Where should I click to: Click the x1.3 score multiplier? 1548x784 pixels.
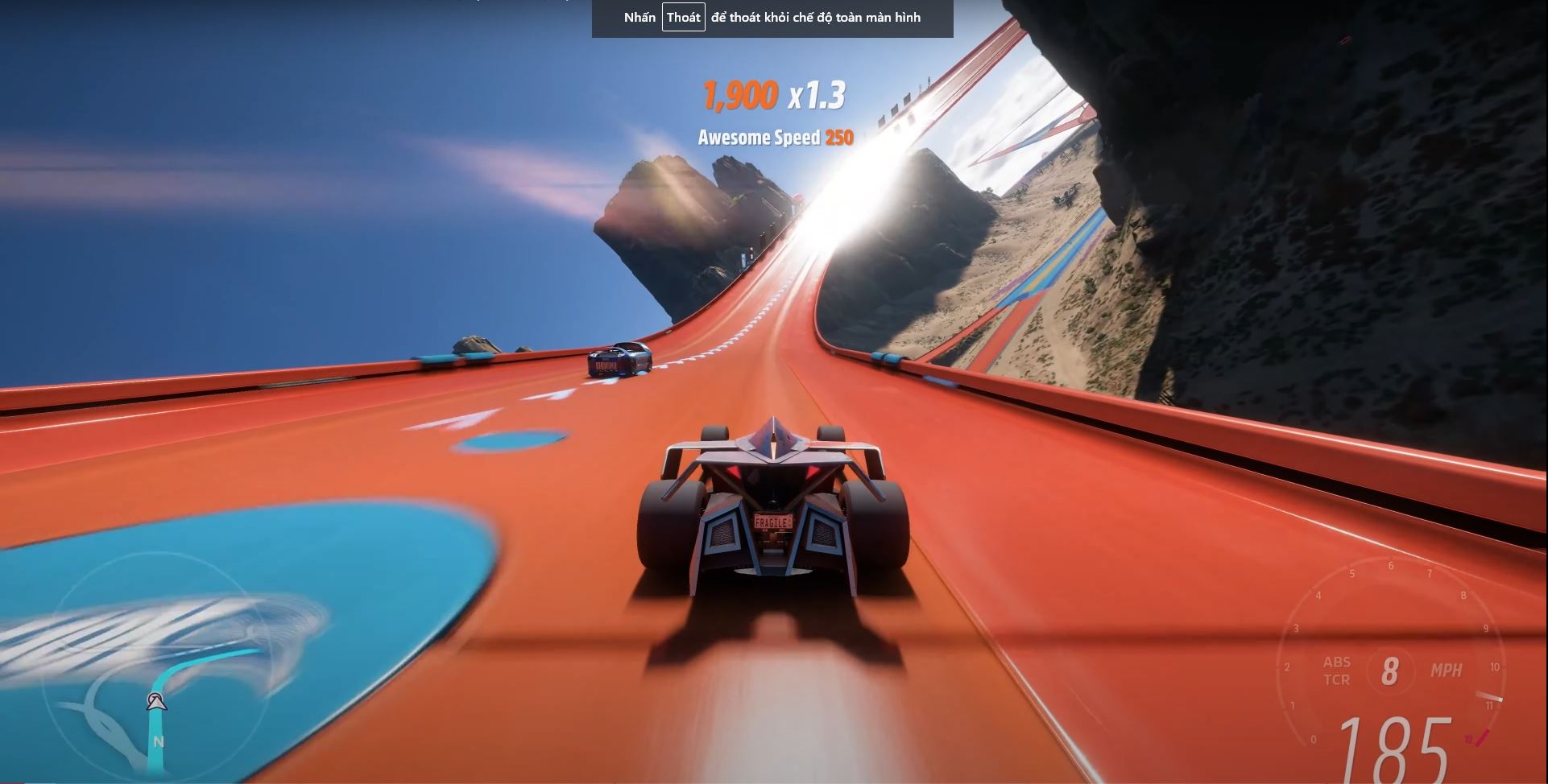click(819, 95)
